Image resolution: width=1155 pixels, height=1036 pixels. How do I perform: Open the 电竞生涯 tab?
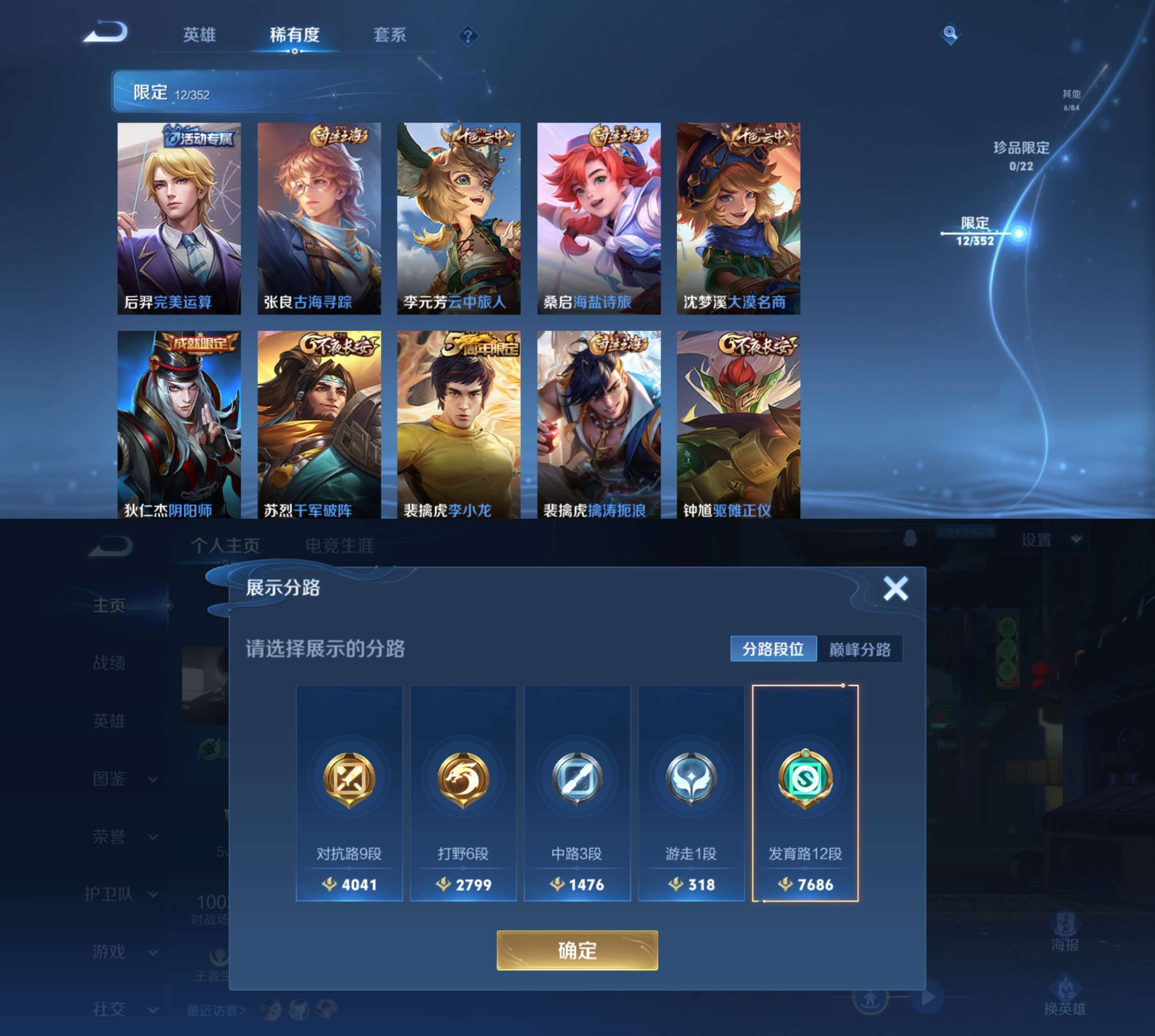340,546
